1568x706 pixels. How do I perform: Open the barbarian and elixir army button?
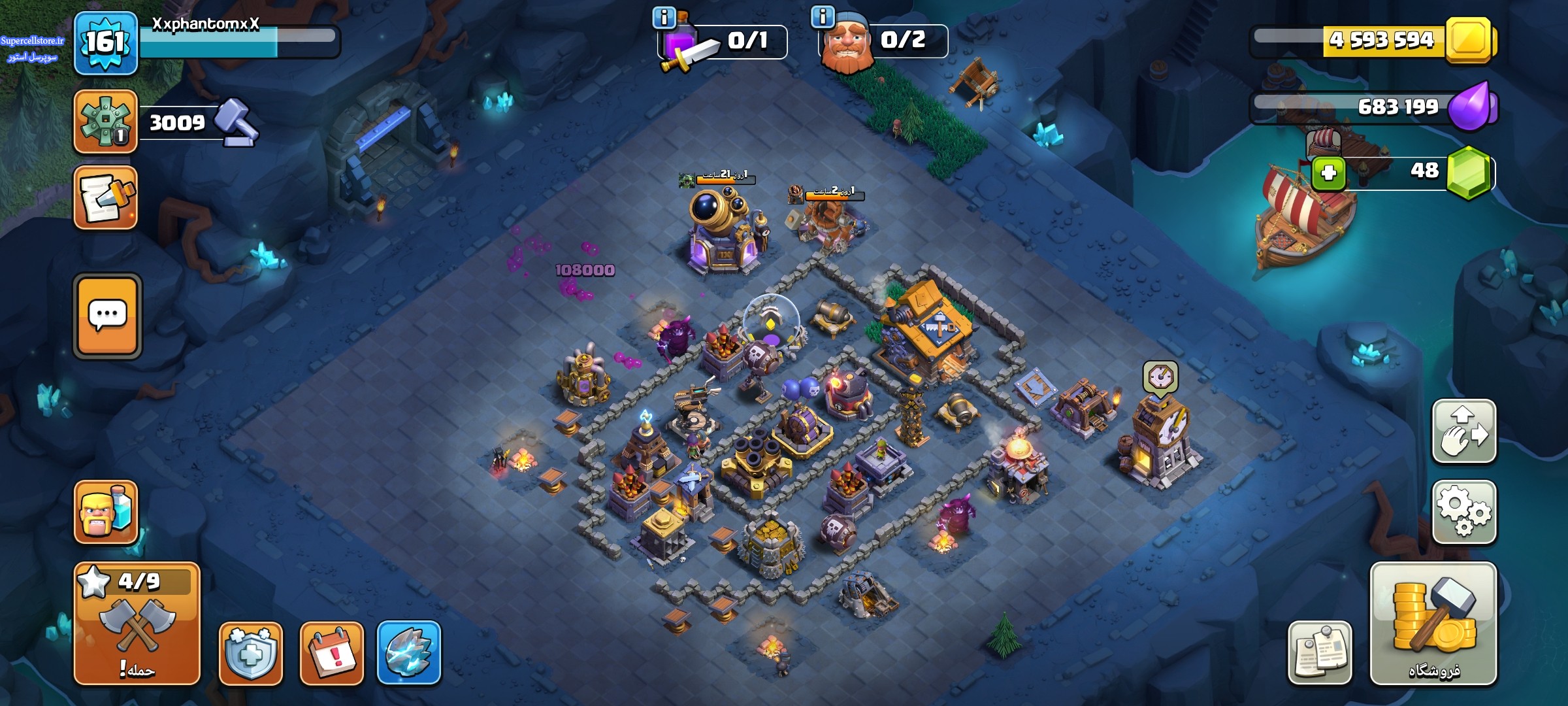105,512
